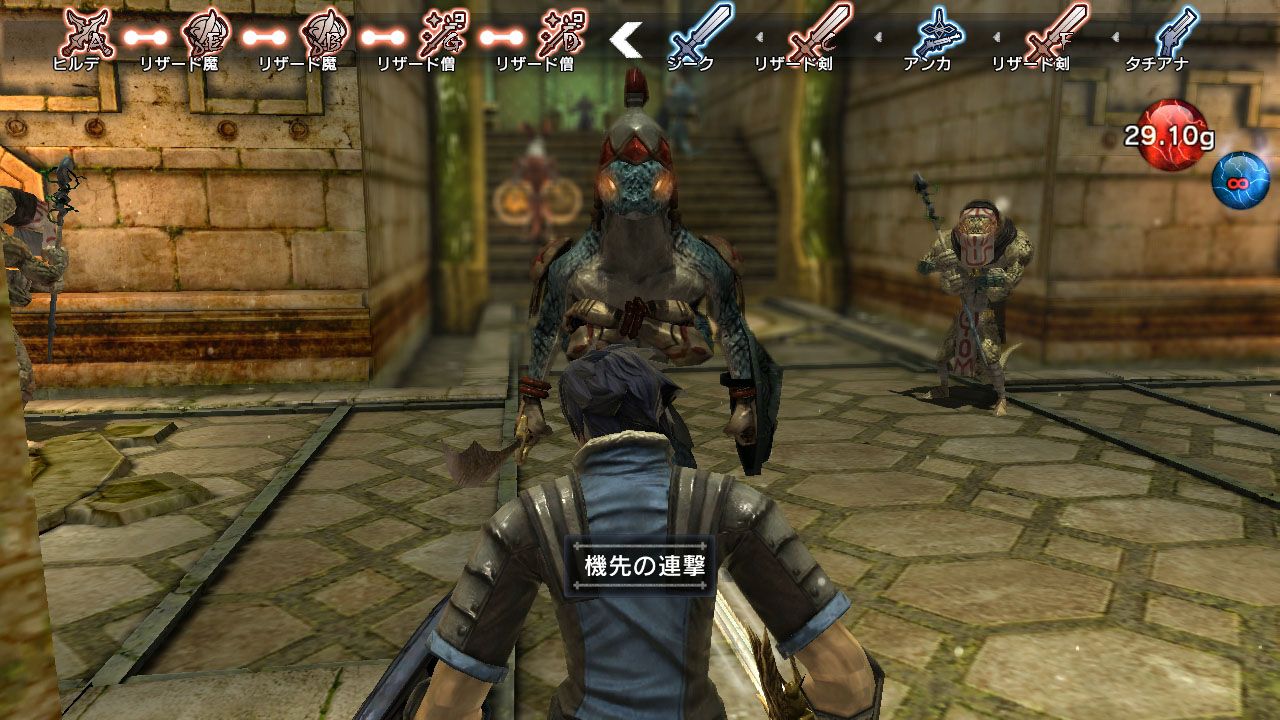Image resolution: width=1280 pixels, height=720 pixels.
Task: Expand the large white chevron in the turn bar
Action: 626,40
